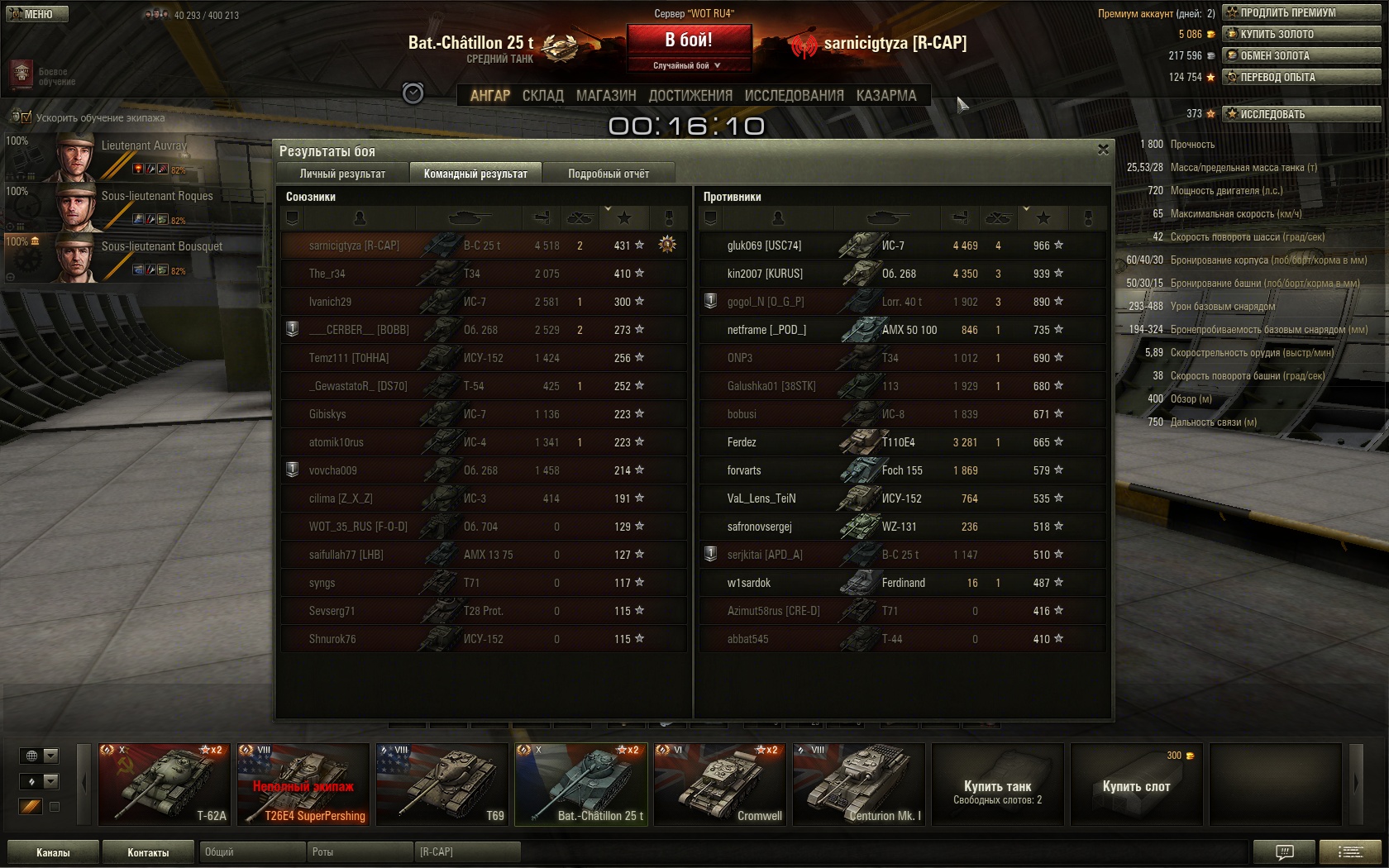The image size is (1389, 868).
Task: Switch to the КАЗАРМА section
Action: pyautogui.click(x=886, y=96)
